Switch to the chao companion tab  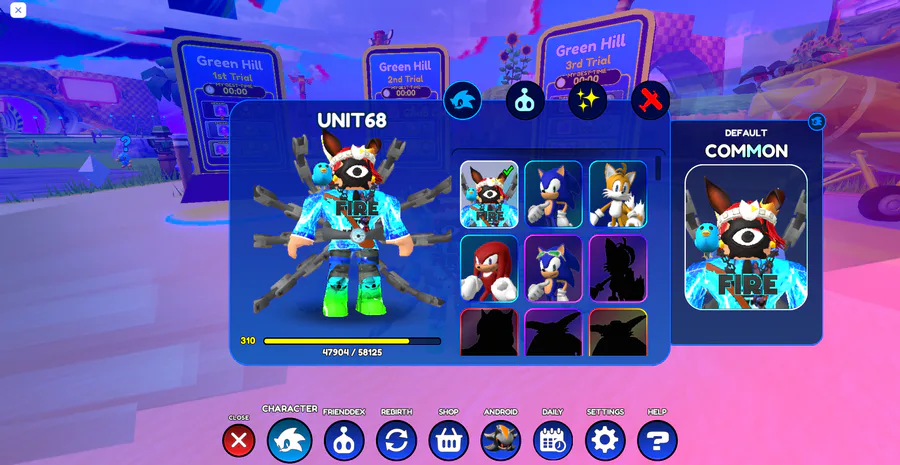click(525, 100)
